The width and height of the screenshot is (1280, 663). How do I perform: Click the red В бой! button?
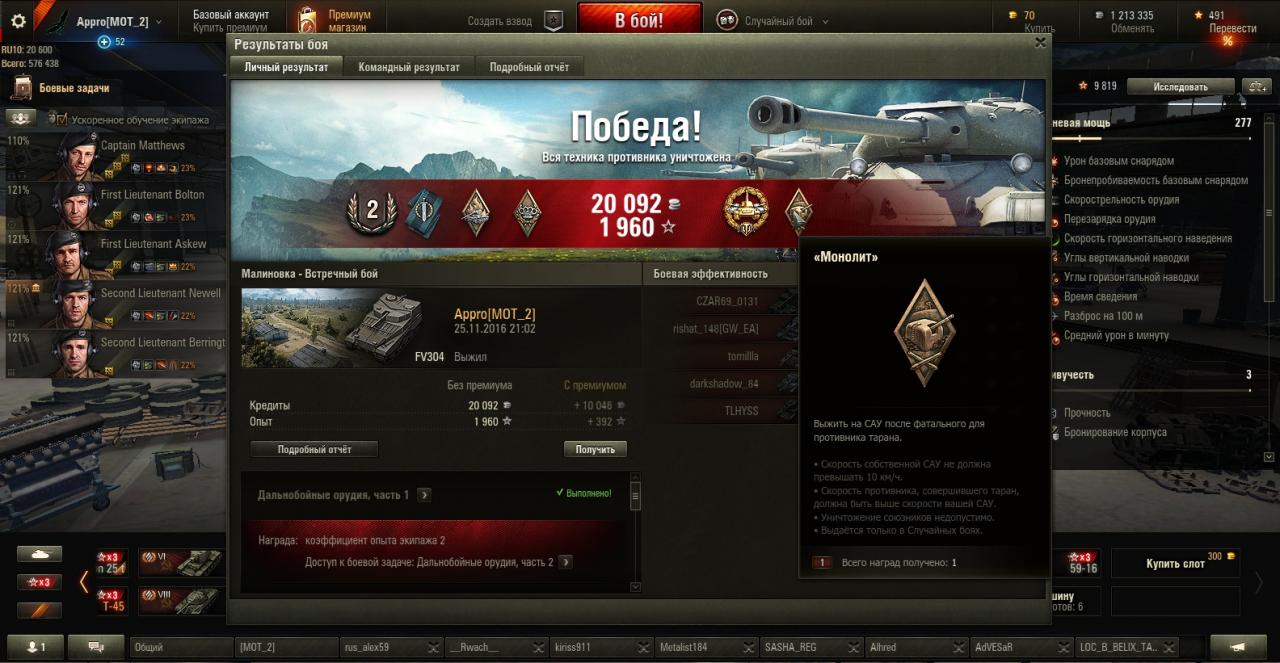(639, 19)
